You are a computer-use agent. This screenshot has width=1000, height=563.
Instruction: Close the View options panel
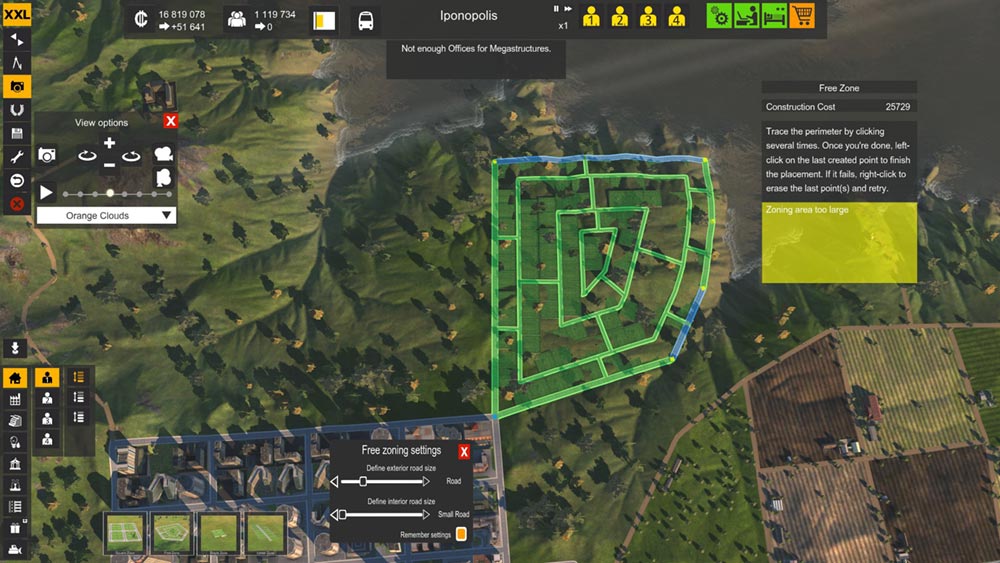pos(170,121)
